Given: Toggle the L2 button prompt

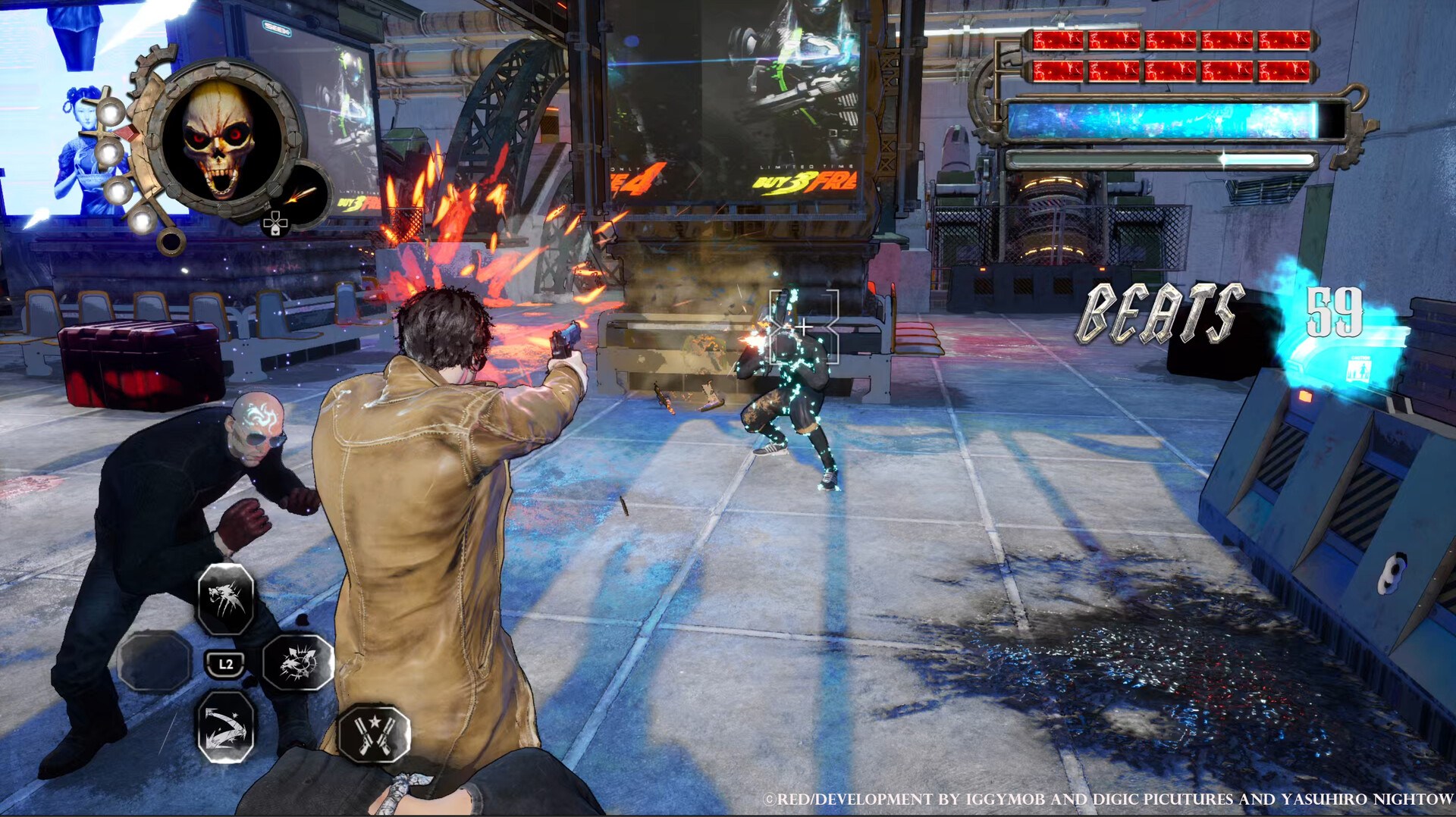Looking at the screenshot, I should (225, 664).
